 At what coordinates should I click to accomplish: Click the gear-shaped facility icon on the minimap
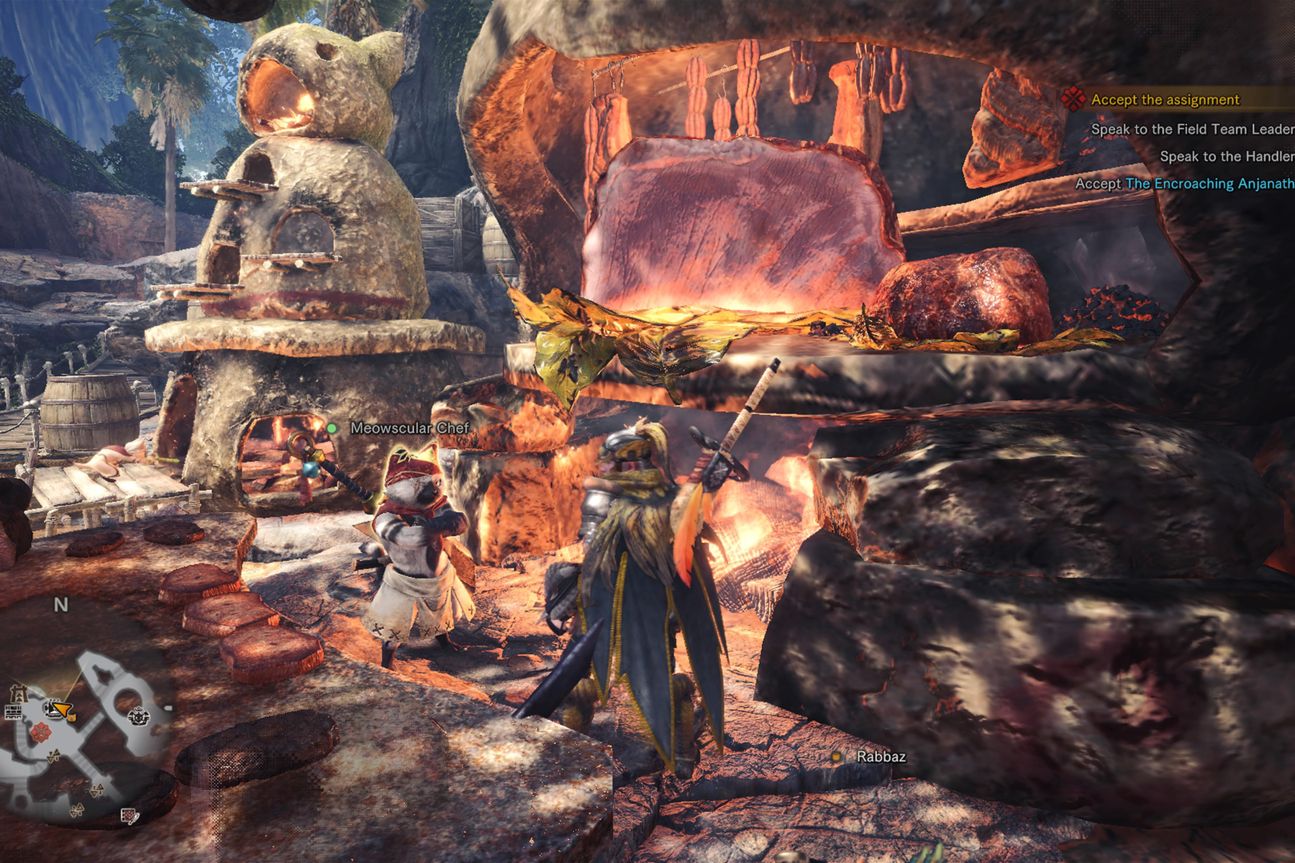pyautogui.click(x=138, y=717)
